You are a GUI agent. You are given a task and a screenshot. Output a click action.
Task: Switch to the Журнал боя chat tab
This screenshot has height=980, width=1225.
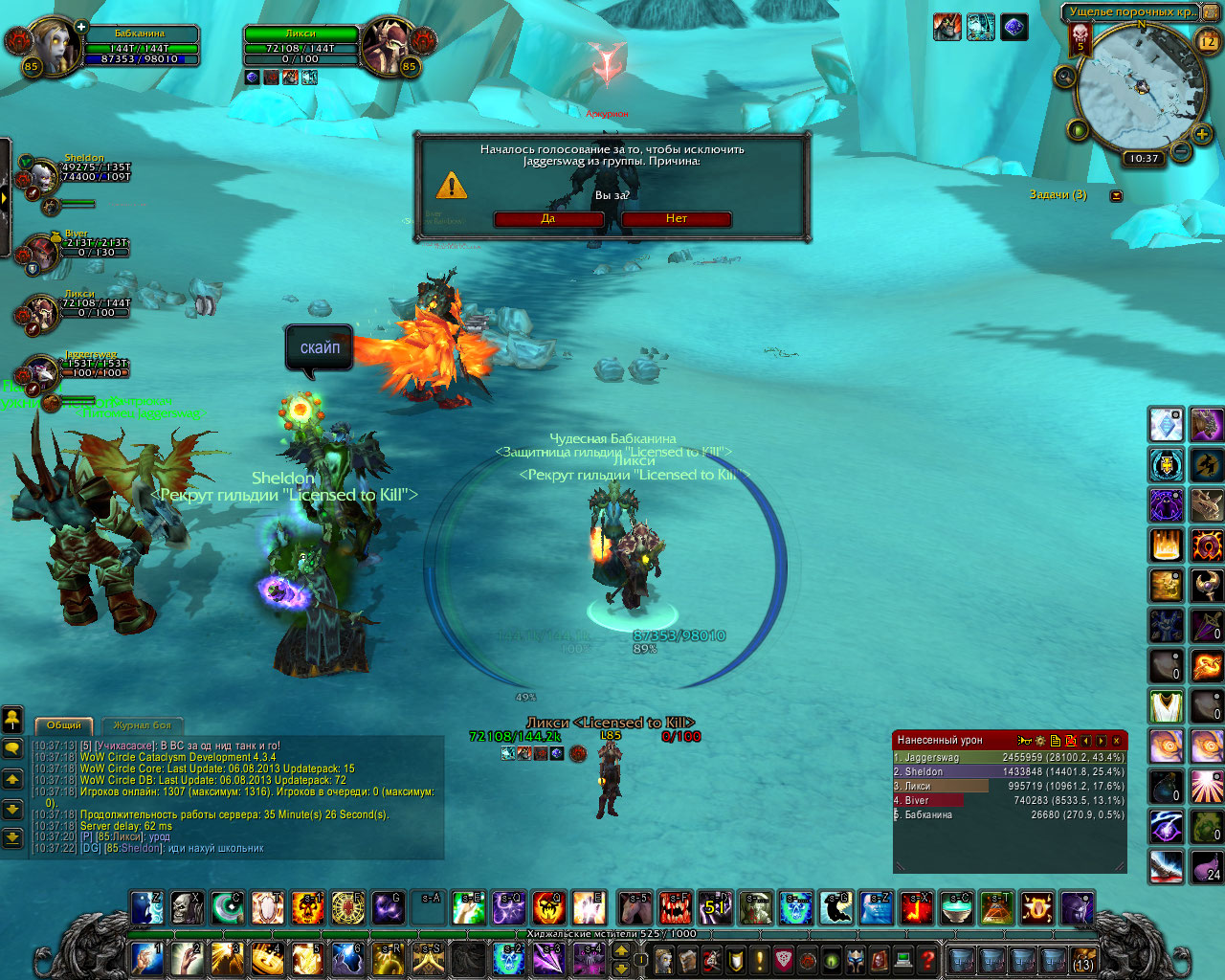(x=142, y=725)
